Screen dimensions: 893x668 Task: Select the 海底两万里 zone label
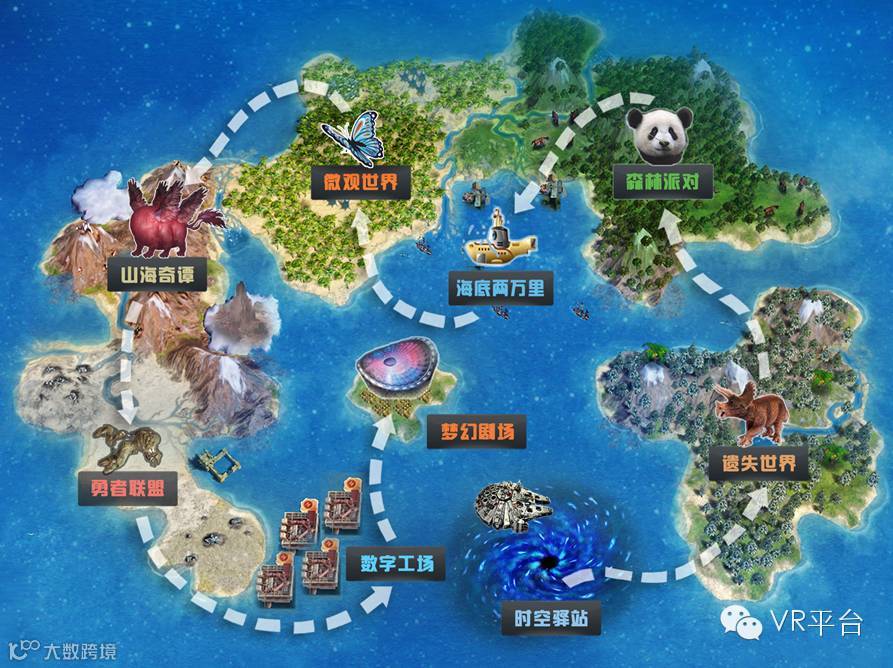(x=500, y=289)
